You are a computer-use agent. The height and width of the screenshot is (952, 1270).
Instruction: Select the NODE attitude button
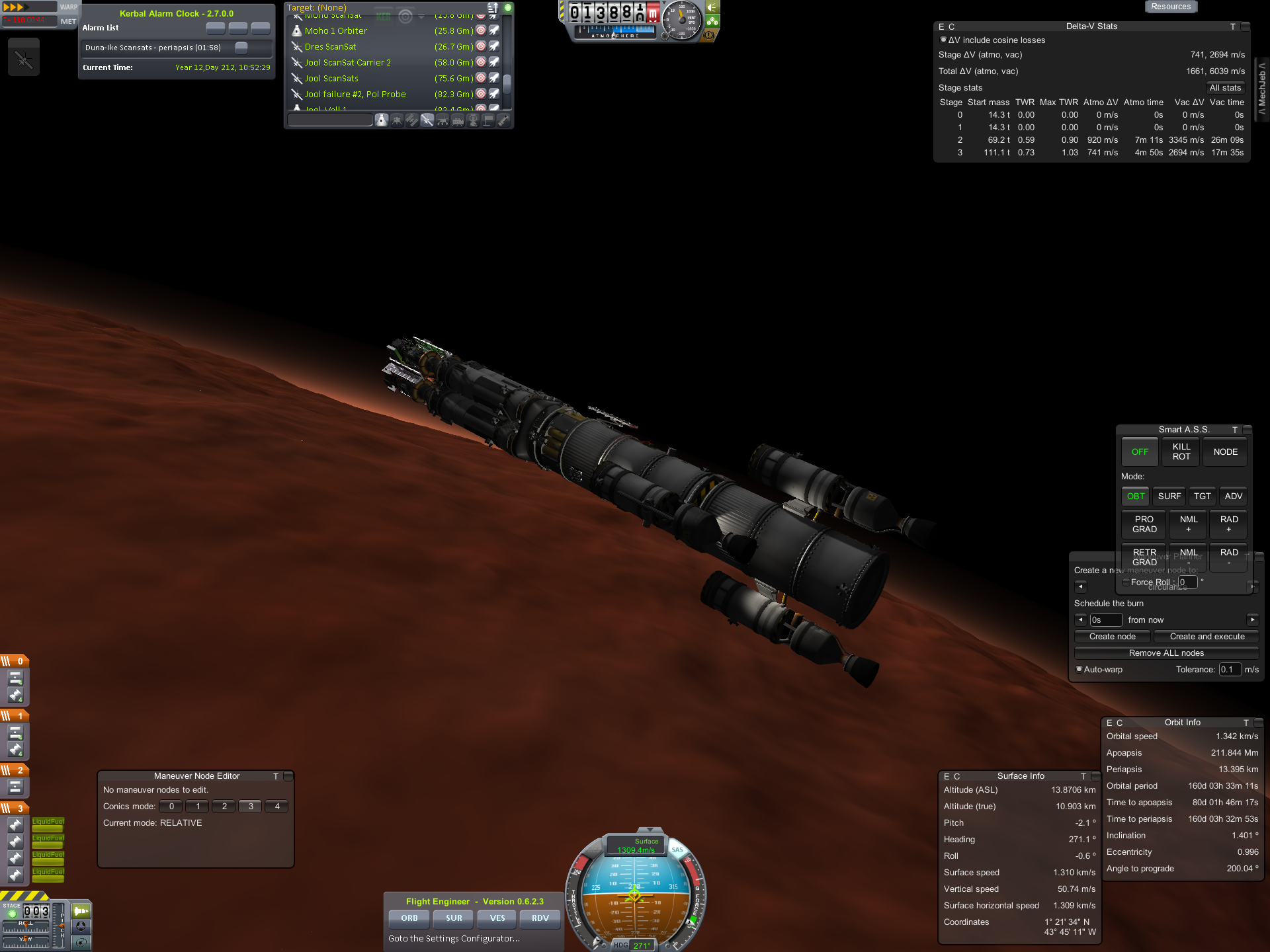[x=1225, y=452]
